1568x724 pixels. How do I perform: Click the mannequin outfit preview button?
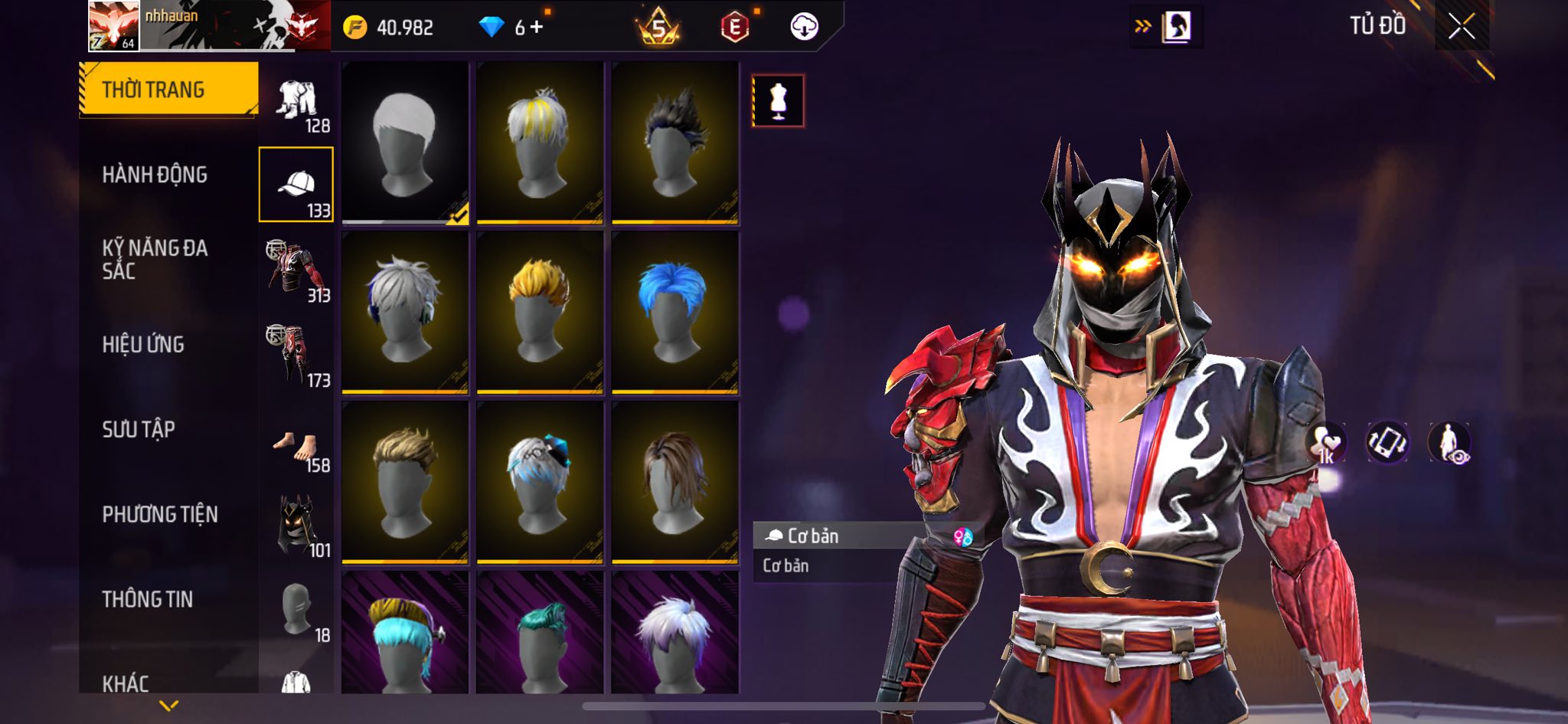tap(778, 100)
